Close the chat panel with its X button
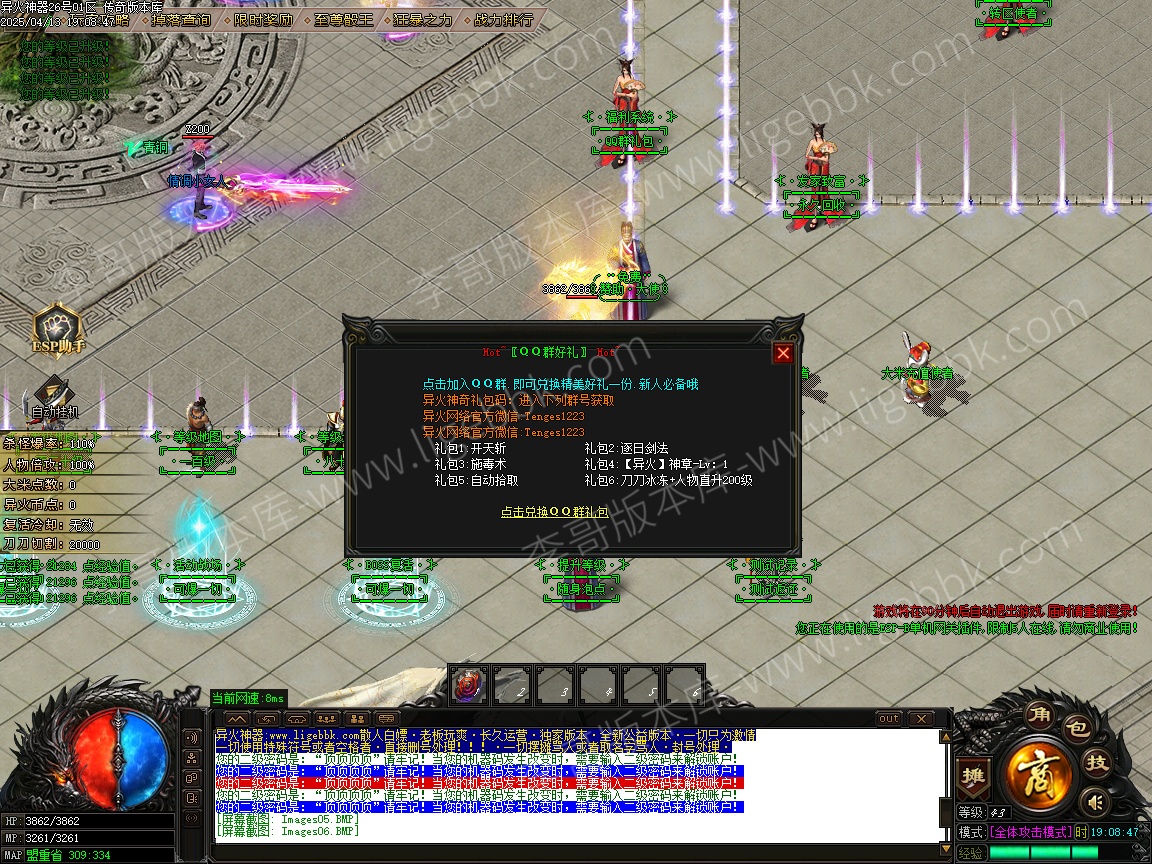The height and width of the screenshot is (864, 1152). [x=920, y=719]
